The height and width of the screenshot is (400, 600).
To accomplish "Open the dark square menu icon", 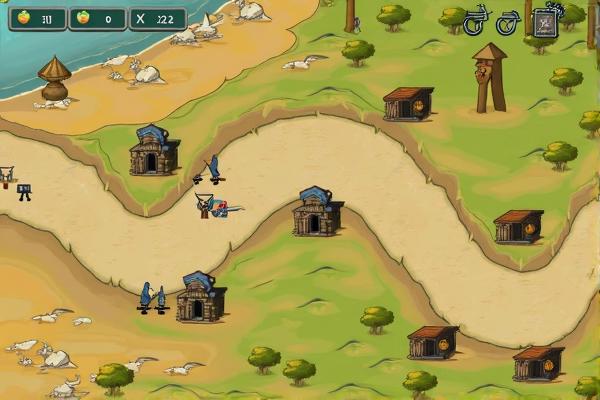I will click(x=546, y=22).
